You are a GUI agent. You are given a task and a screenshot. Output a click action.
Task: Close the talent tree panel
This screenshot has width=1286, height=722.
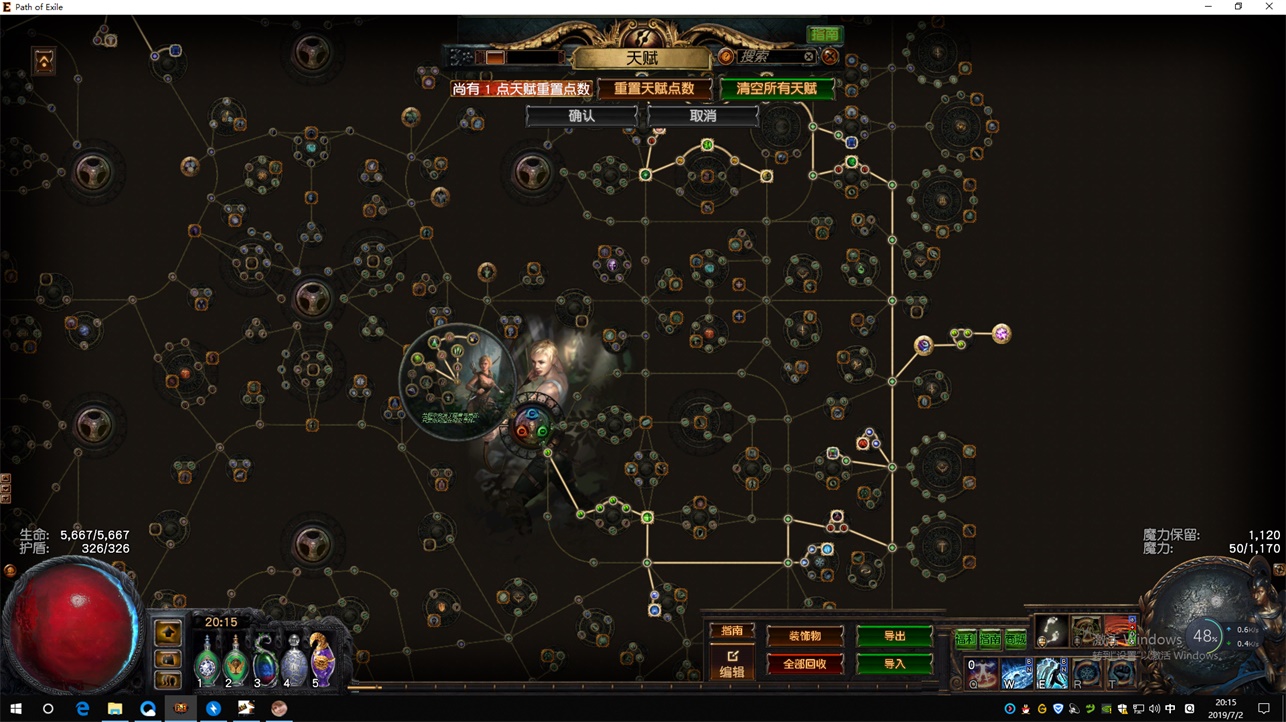(x=830, y=57)
